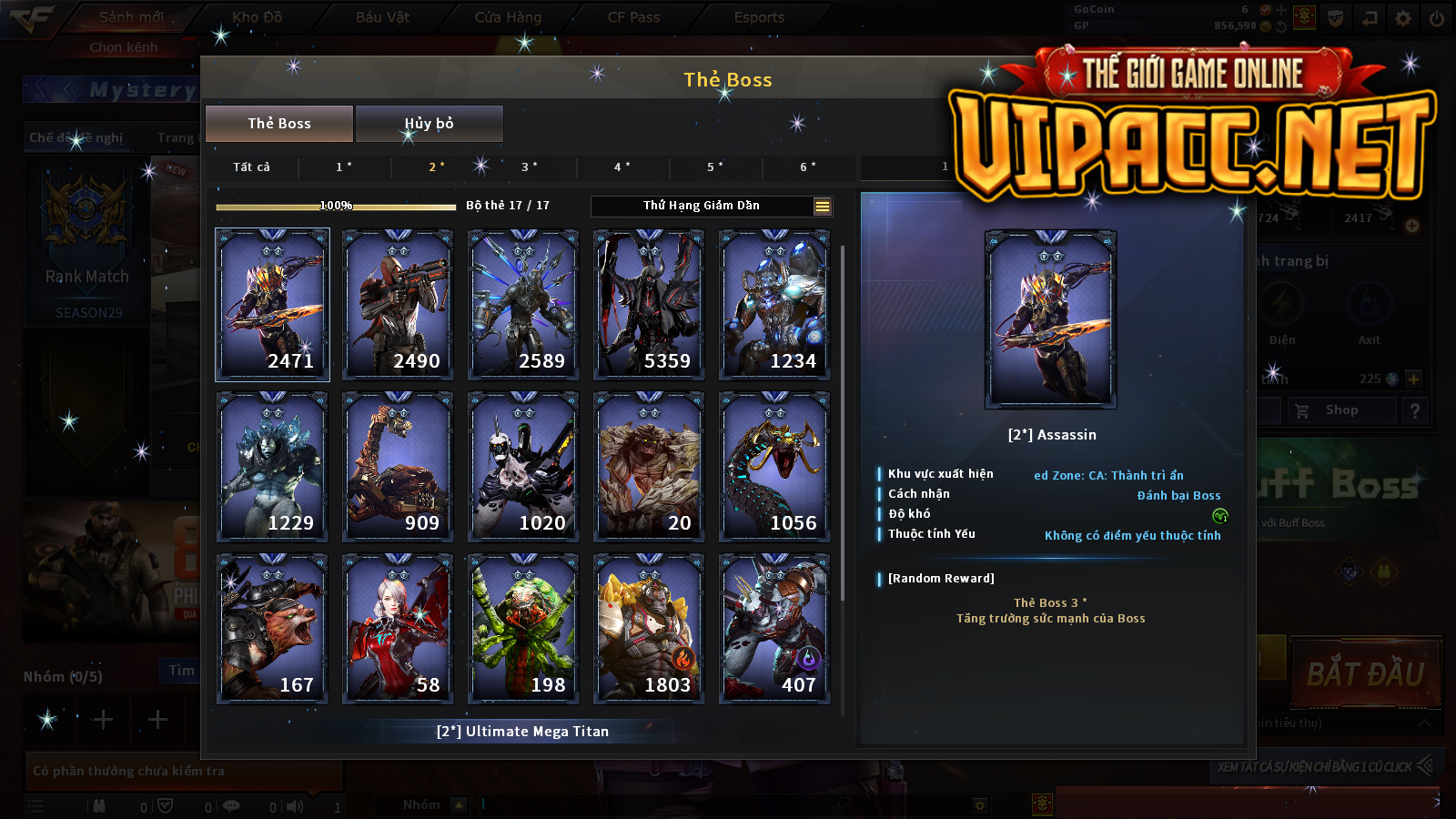Select the scorpion boss card with 909
The height and width of the screenshot is (819, 1456).
coord(398,466)
